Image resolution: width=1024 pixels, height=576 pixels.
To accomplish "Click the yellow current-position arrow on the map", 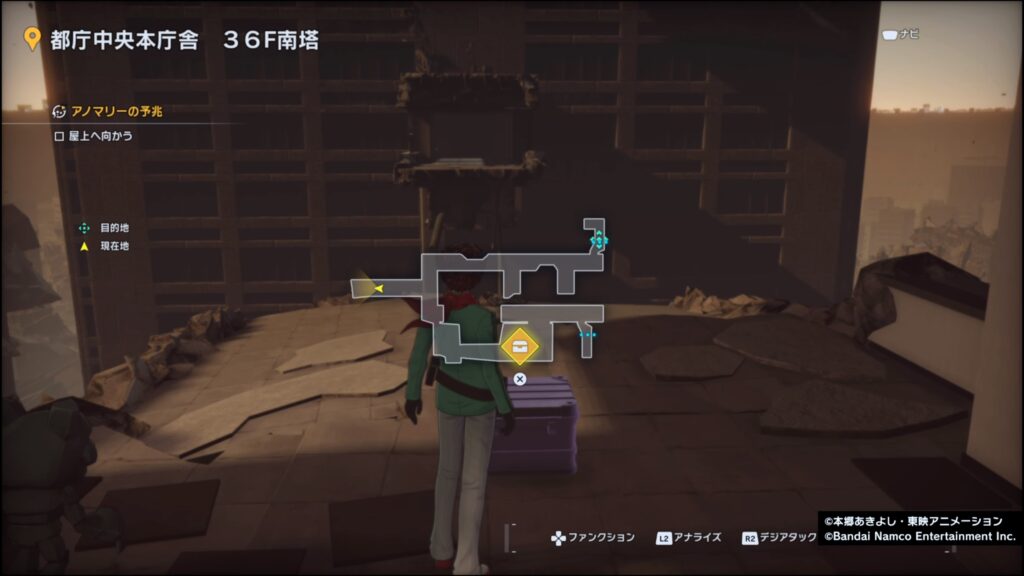I will pos(378,290).
